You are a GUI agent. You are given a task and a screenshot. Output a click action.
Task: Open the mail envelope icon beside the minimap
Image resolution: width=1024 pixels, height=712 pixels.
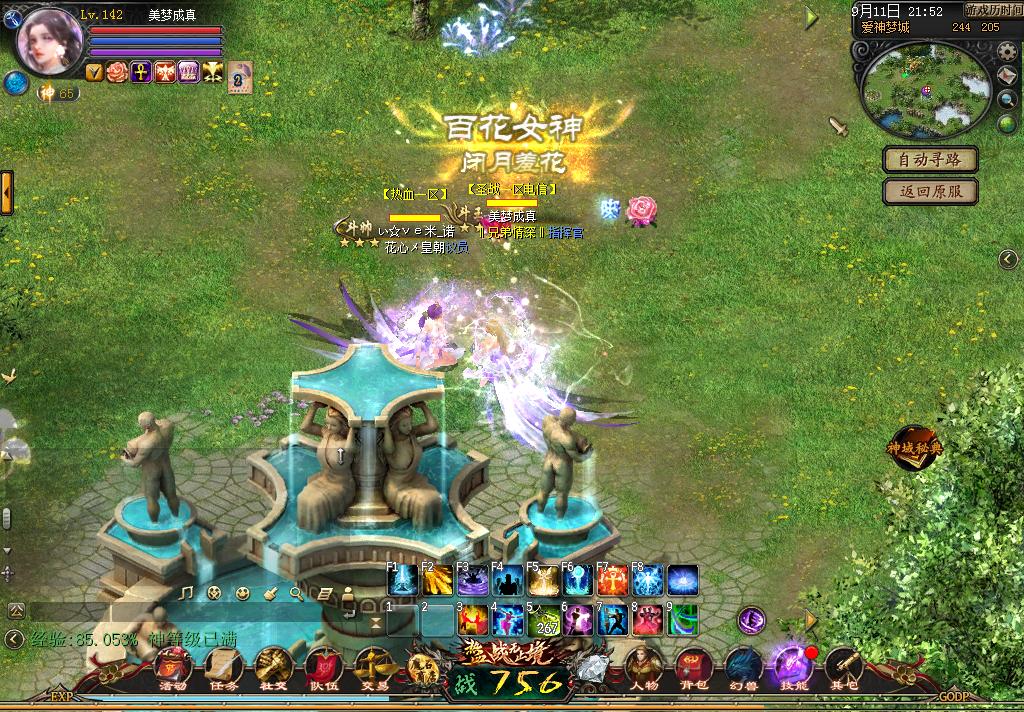[x=1008, y=77]
